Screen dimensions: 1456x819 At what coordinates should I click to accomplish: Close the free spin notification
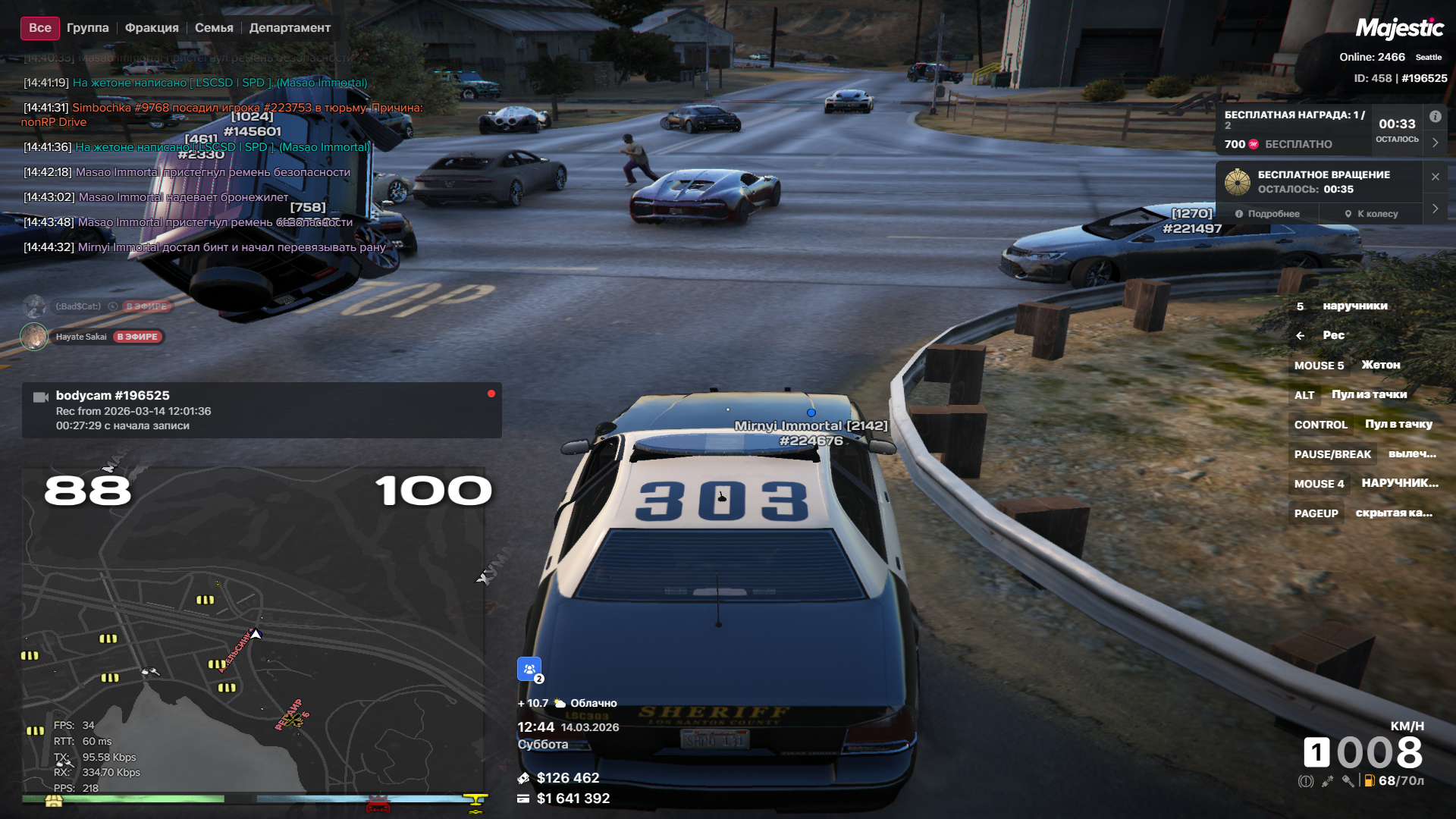coord(1435,177)
